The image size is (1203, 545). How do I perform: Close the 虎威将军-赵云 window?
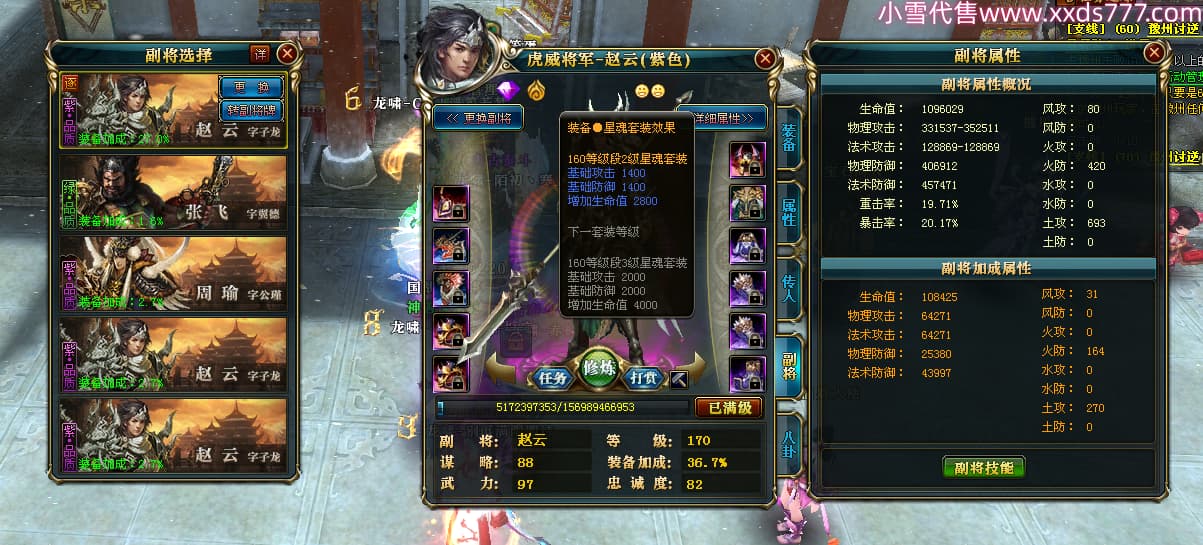point(765,59)
